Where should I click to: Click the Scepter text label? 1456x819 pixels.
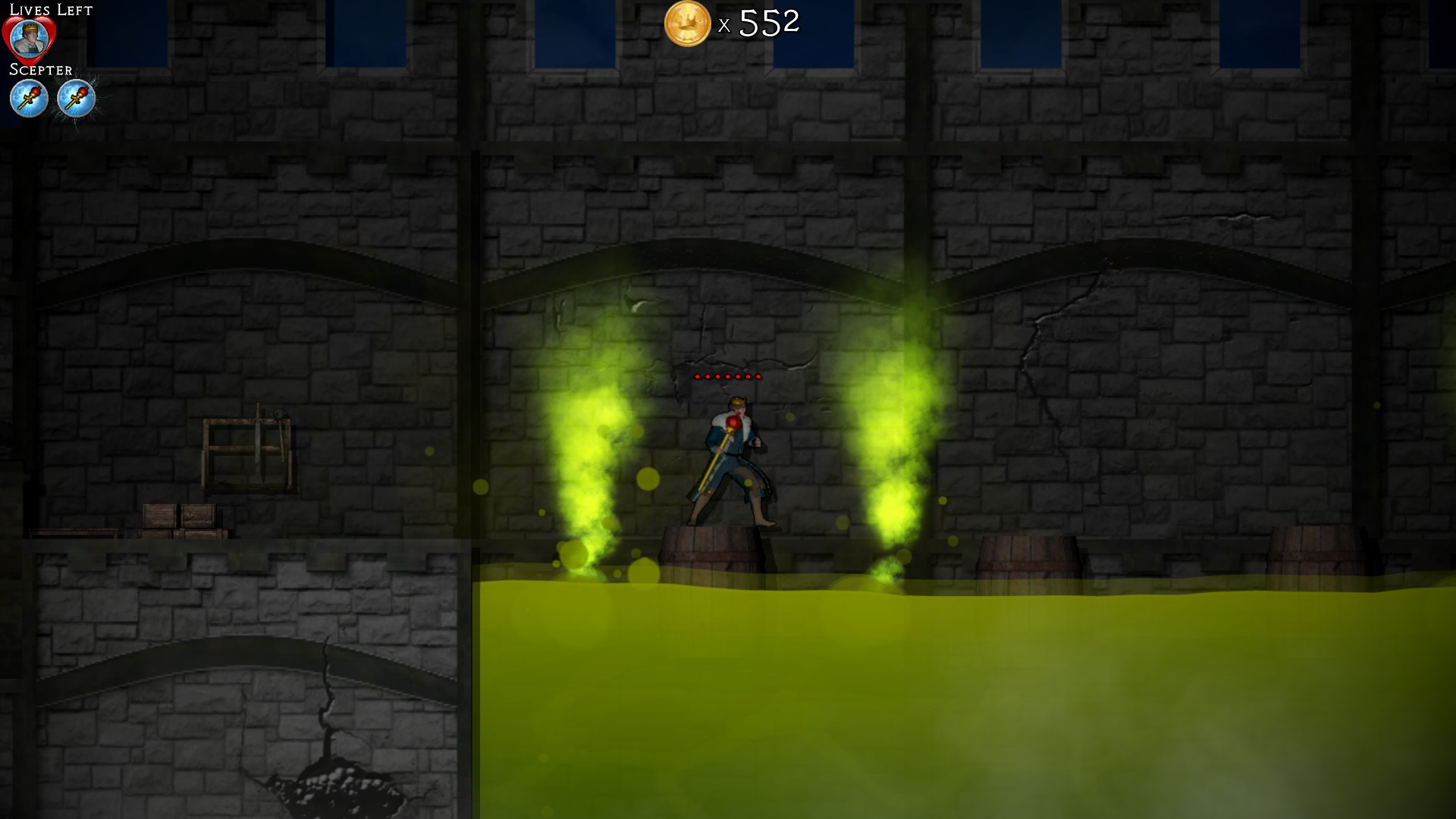coord(39,70)
